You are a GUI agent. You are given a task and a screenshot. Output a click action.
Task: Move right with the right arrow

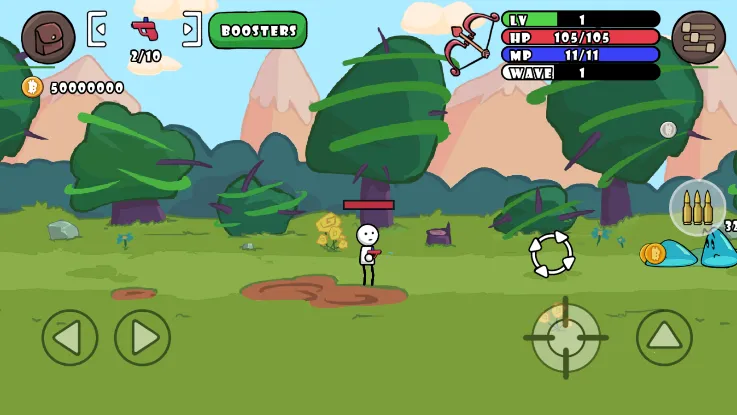[x=143, y=338]
